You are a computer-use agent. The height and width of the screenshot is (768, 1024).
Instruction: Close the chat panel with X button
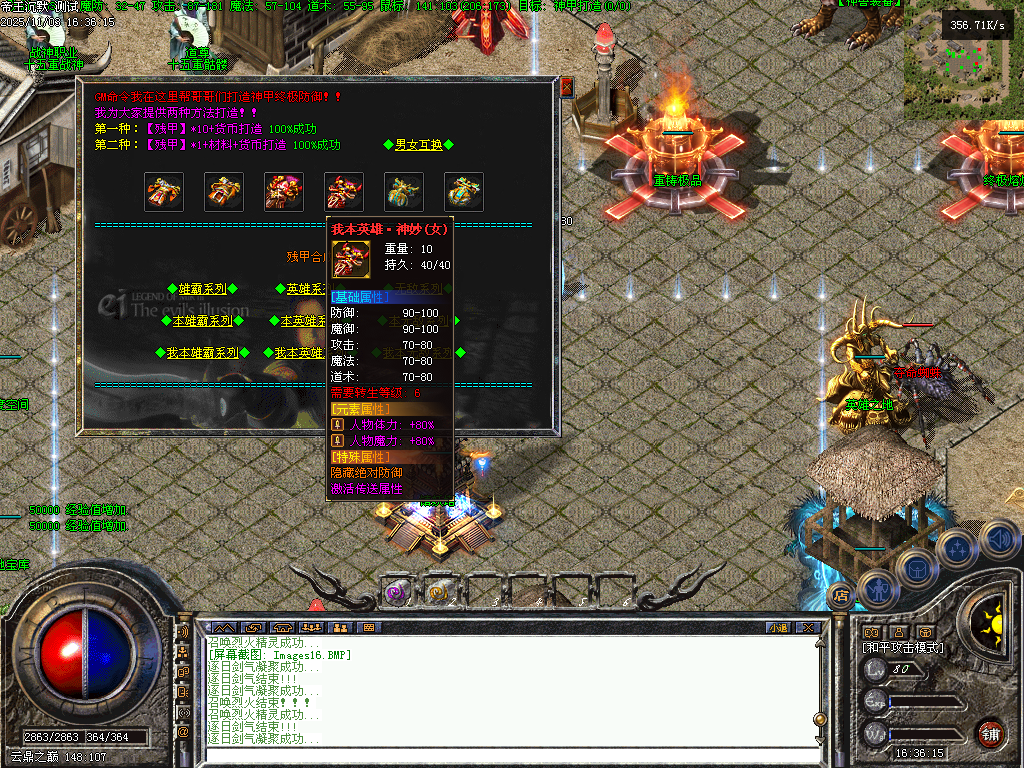click(809, 627)
